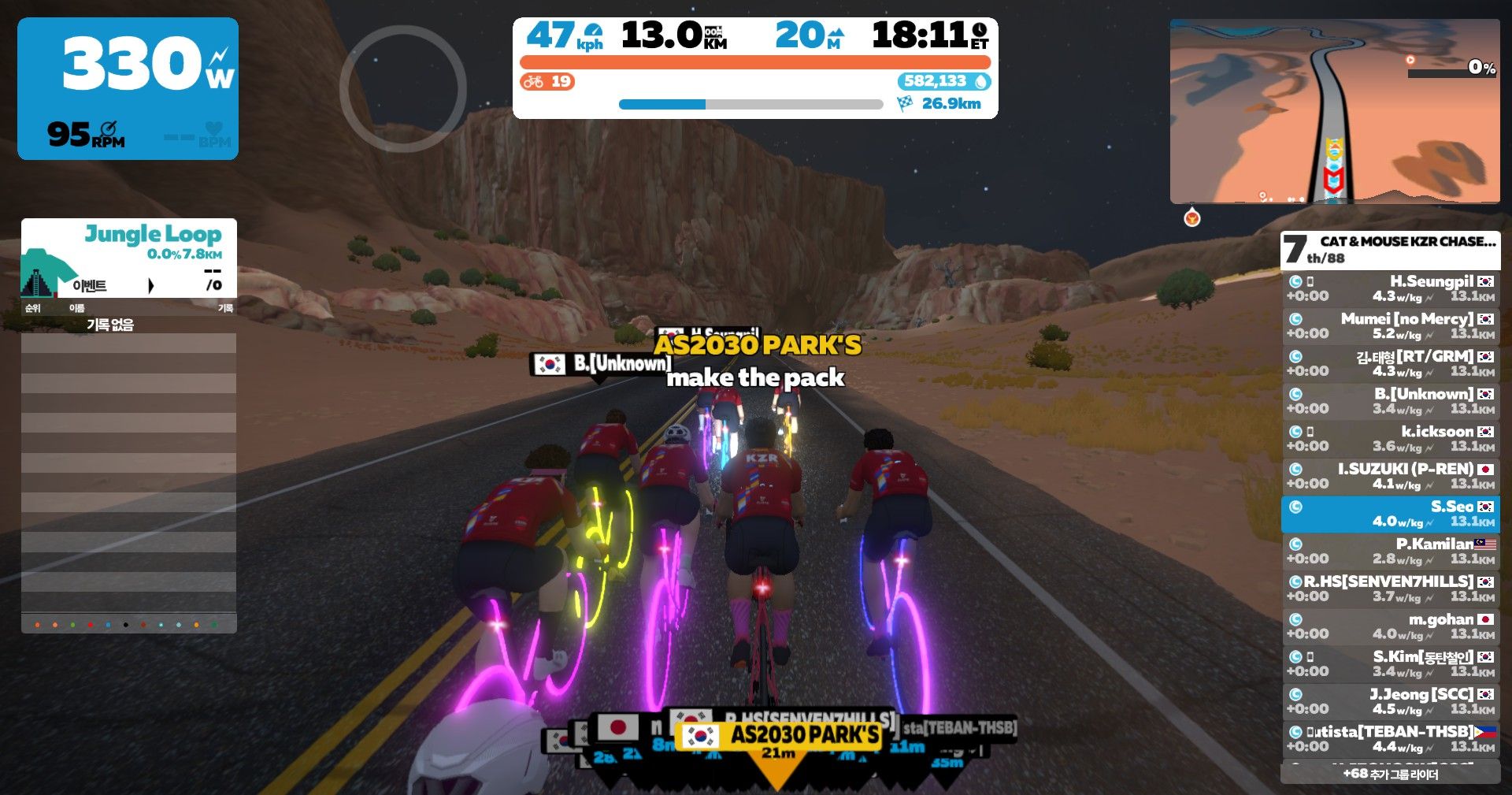Open the route minimap
Image resolution: width=1512 pixels, height=795 pixels.
point(1334,111)
